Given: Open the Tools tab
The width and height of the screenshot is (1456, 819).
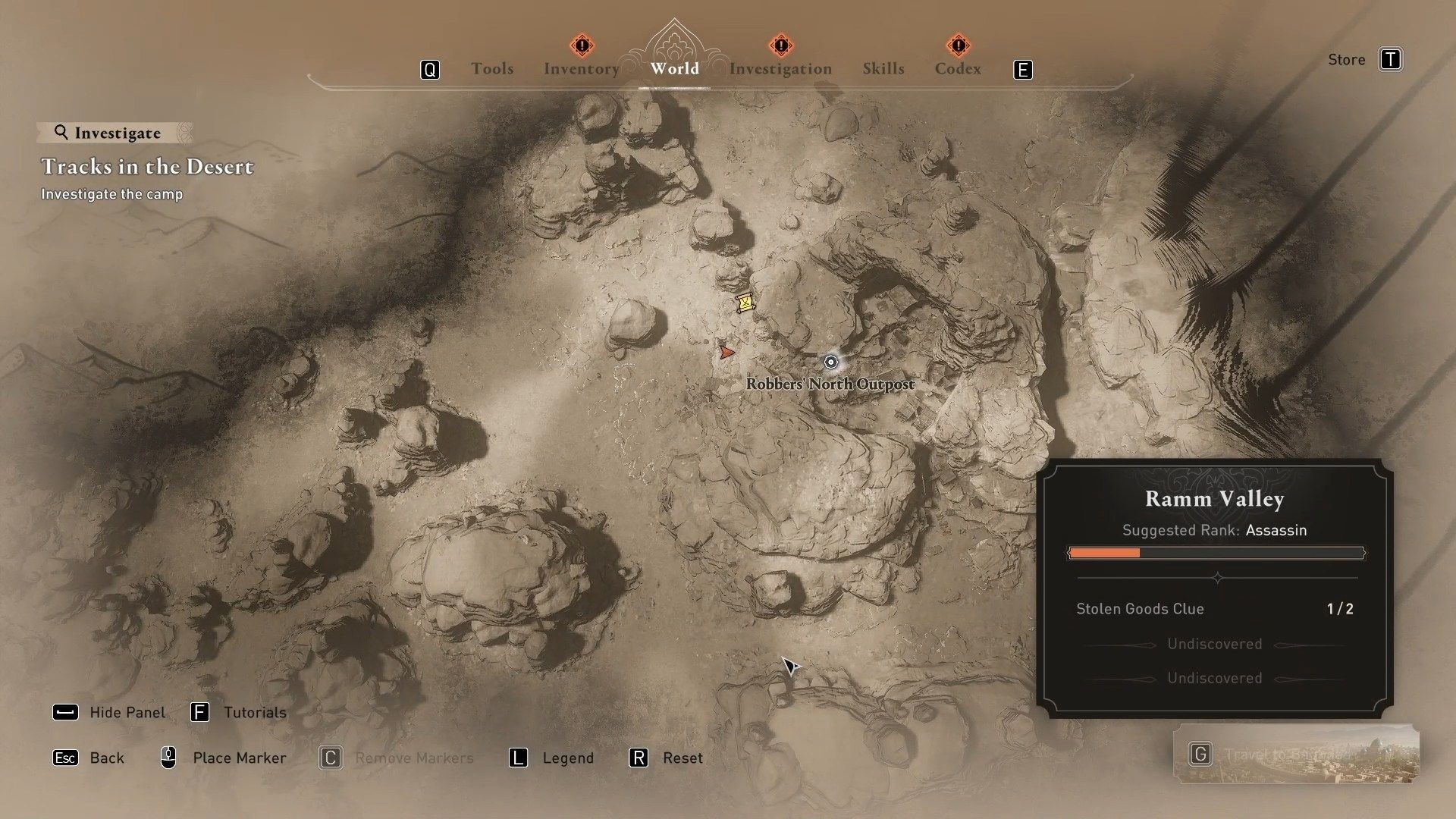Looking at the screenshot, I should 492,68.
